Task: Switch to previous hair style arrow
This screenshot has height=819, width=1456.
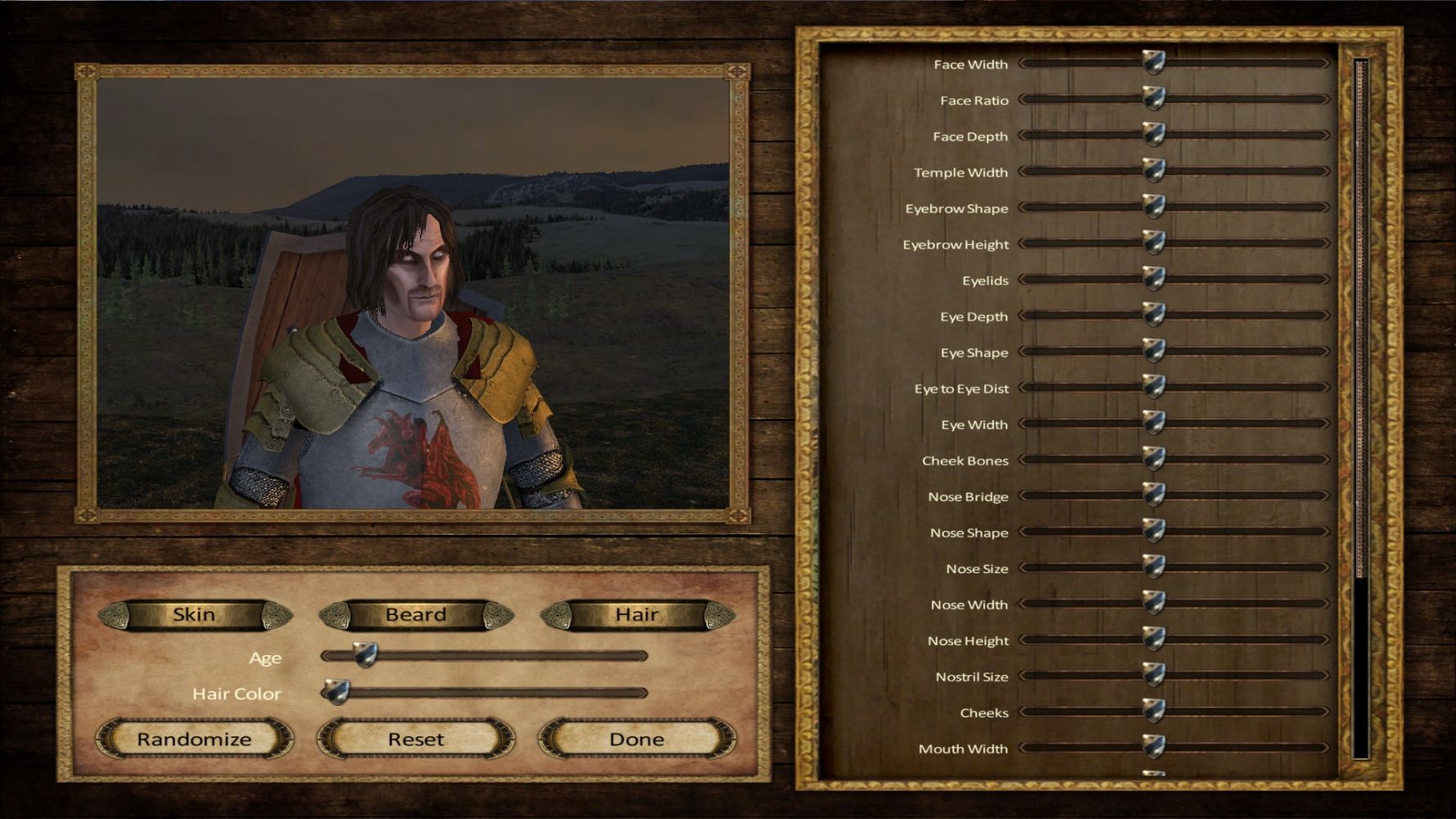Action: click(556, 616)
